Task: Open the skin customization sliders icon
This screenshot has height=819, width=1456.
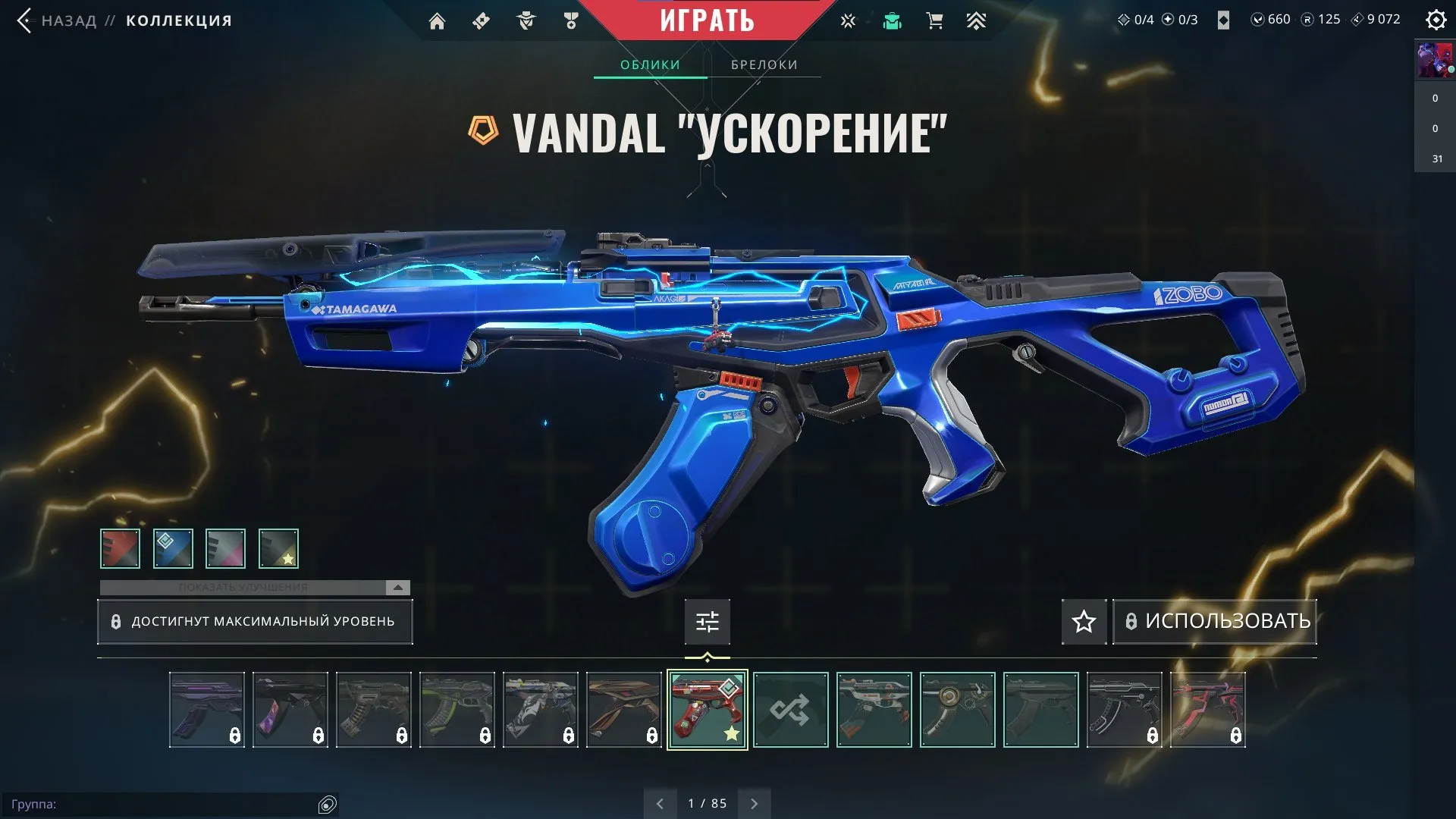Action: (707, 621)
